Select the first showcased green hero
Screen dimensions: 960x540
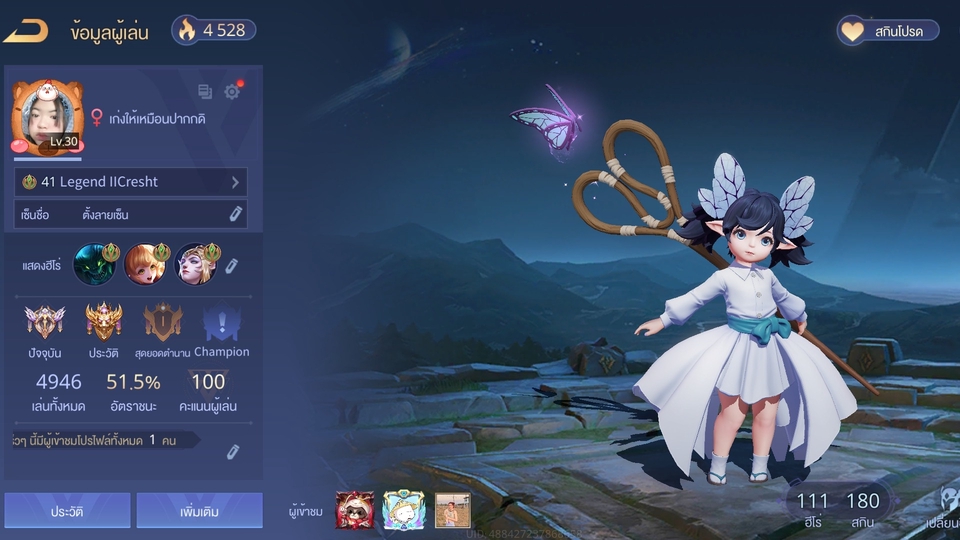[93, 265]
